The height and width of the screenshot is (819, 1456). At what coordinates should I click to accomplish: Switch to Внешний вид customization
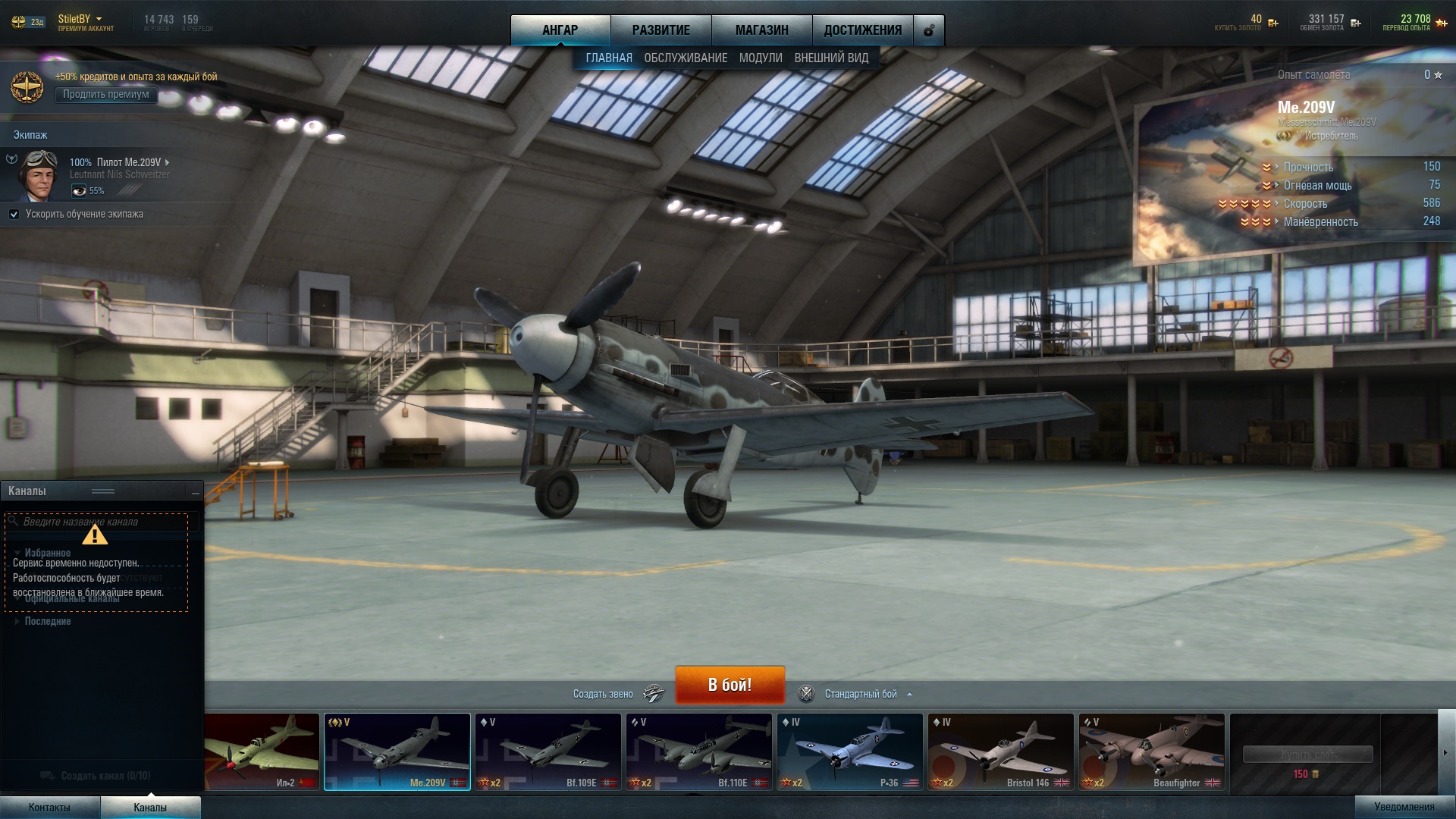coord(831,58)
